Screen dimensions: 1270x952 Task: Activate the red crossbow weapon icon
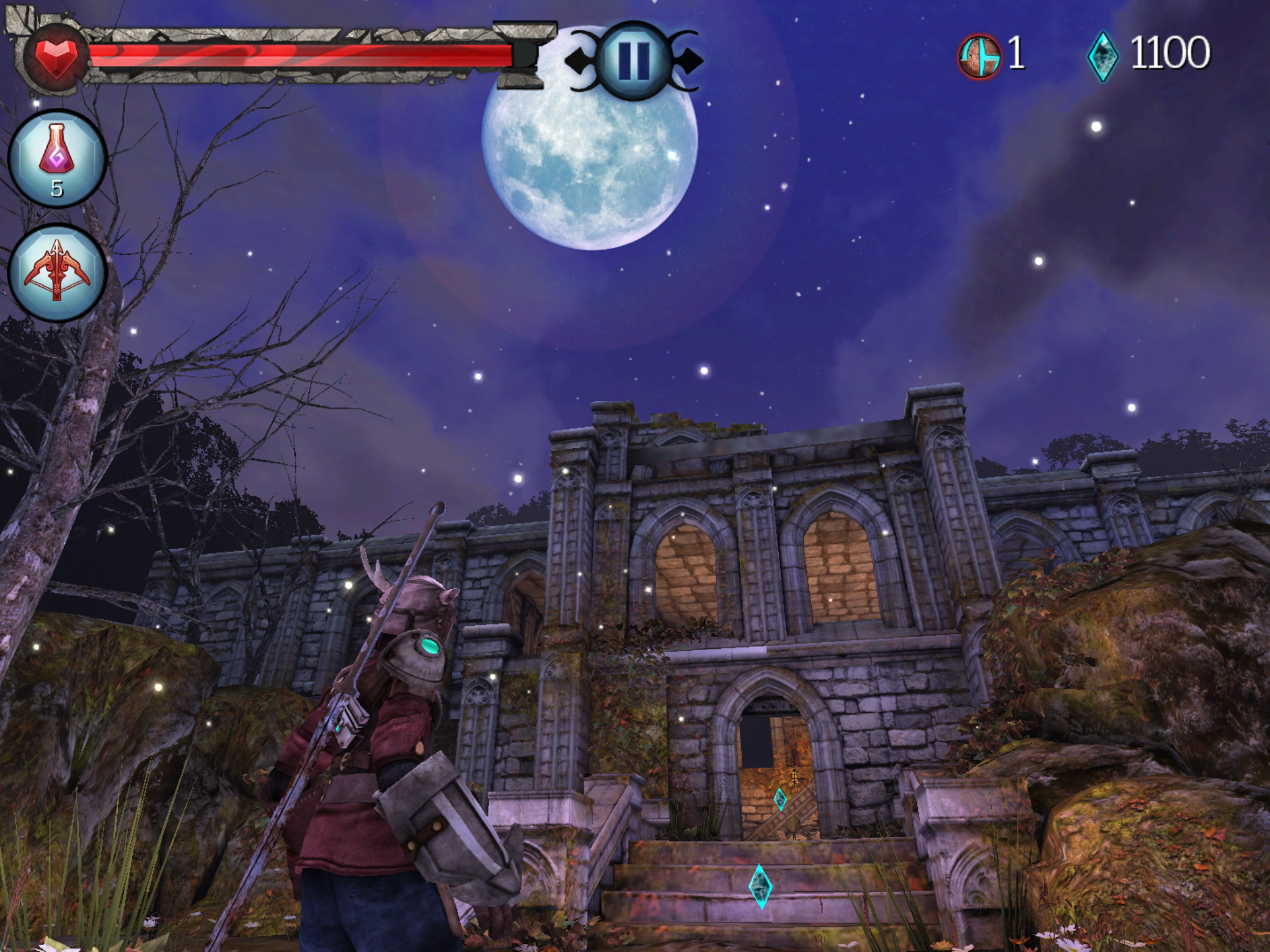pos(57,273)
